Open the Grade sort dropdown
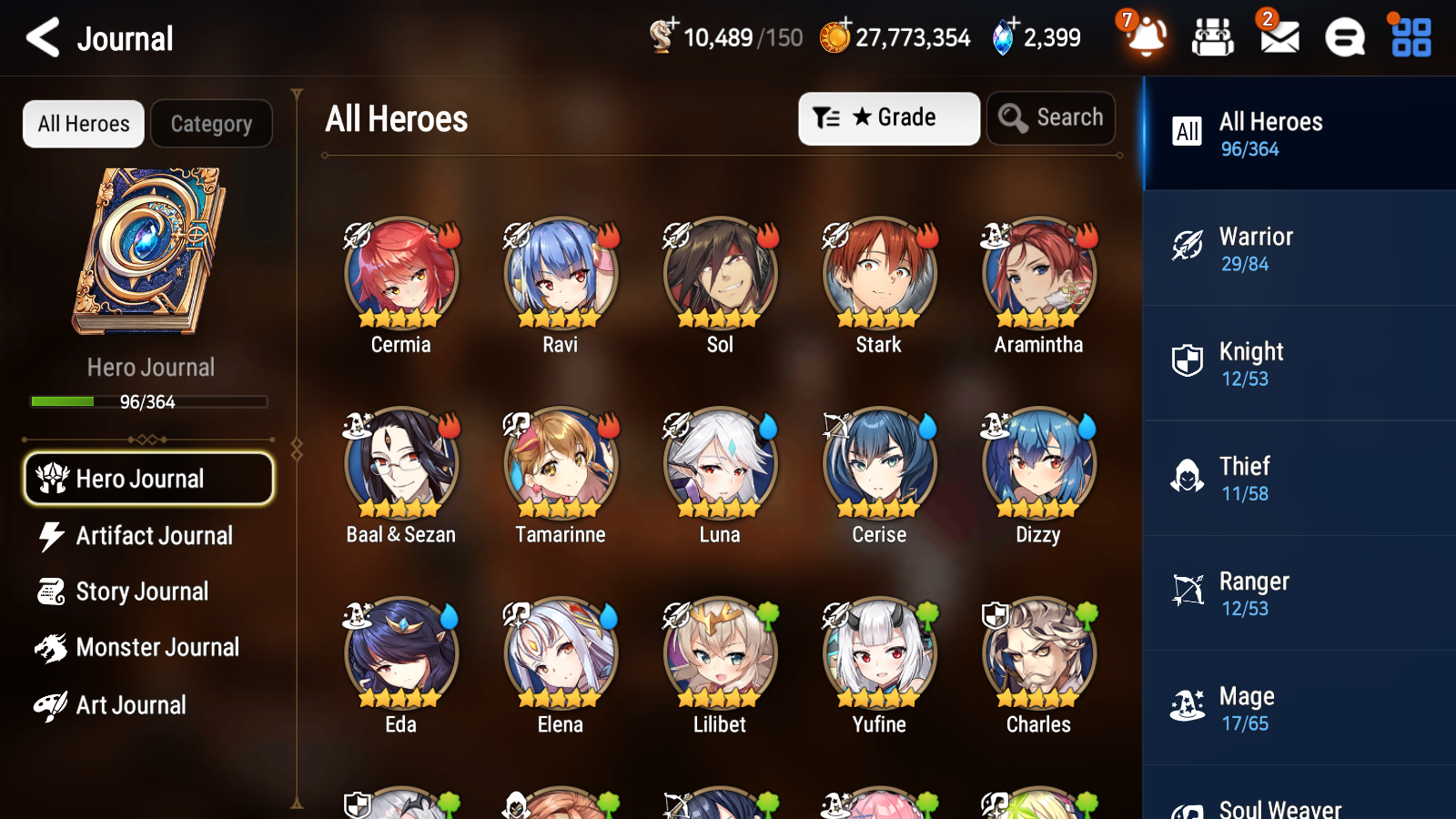Screen dimensions: 1456x819 pos(888,117)
